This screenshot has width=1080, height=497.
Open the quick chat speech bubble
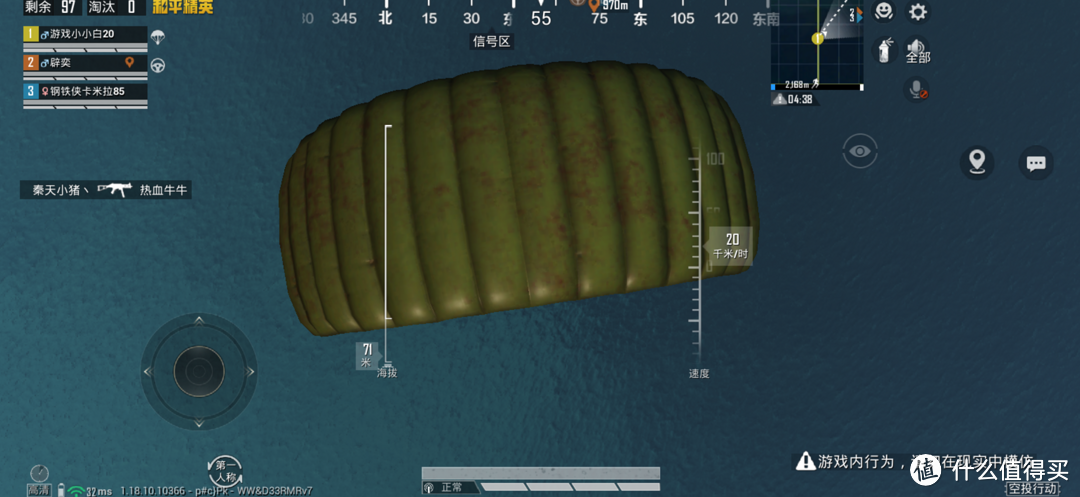[1036, 162]
